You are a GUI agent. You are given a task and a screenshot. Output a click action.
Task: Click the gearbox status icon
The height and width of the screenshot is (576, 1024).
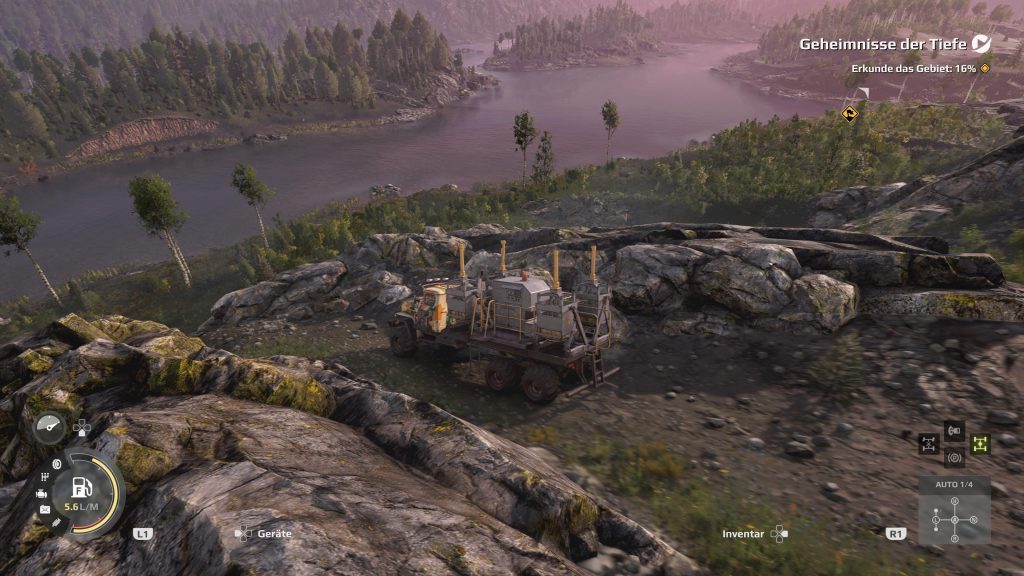coord(46,477)
